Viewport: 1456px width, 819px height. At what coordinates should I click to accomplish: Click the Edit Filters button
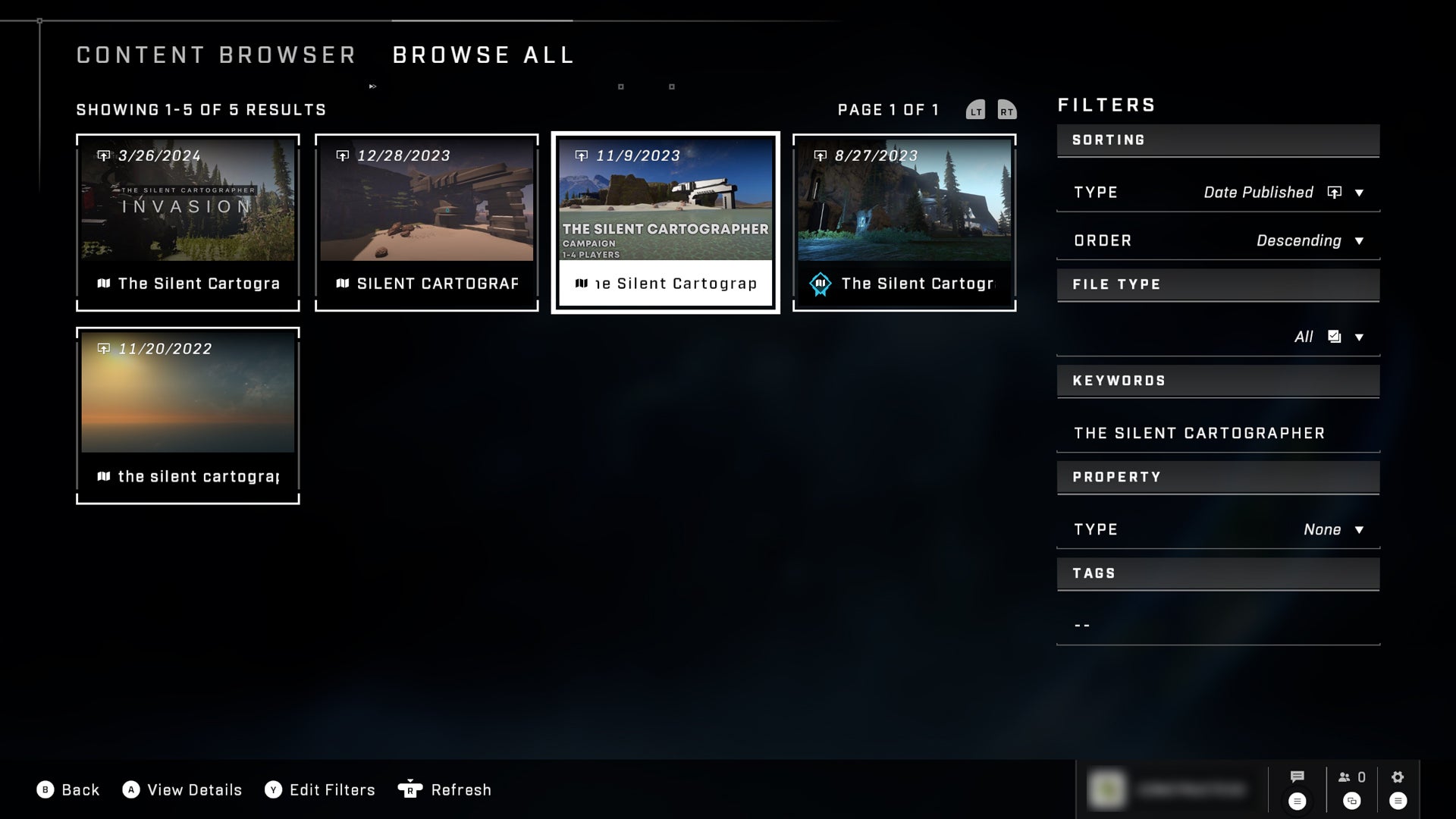click(331, 789)
